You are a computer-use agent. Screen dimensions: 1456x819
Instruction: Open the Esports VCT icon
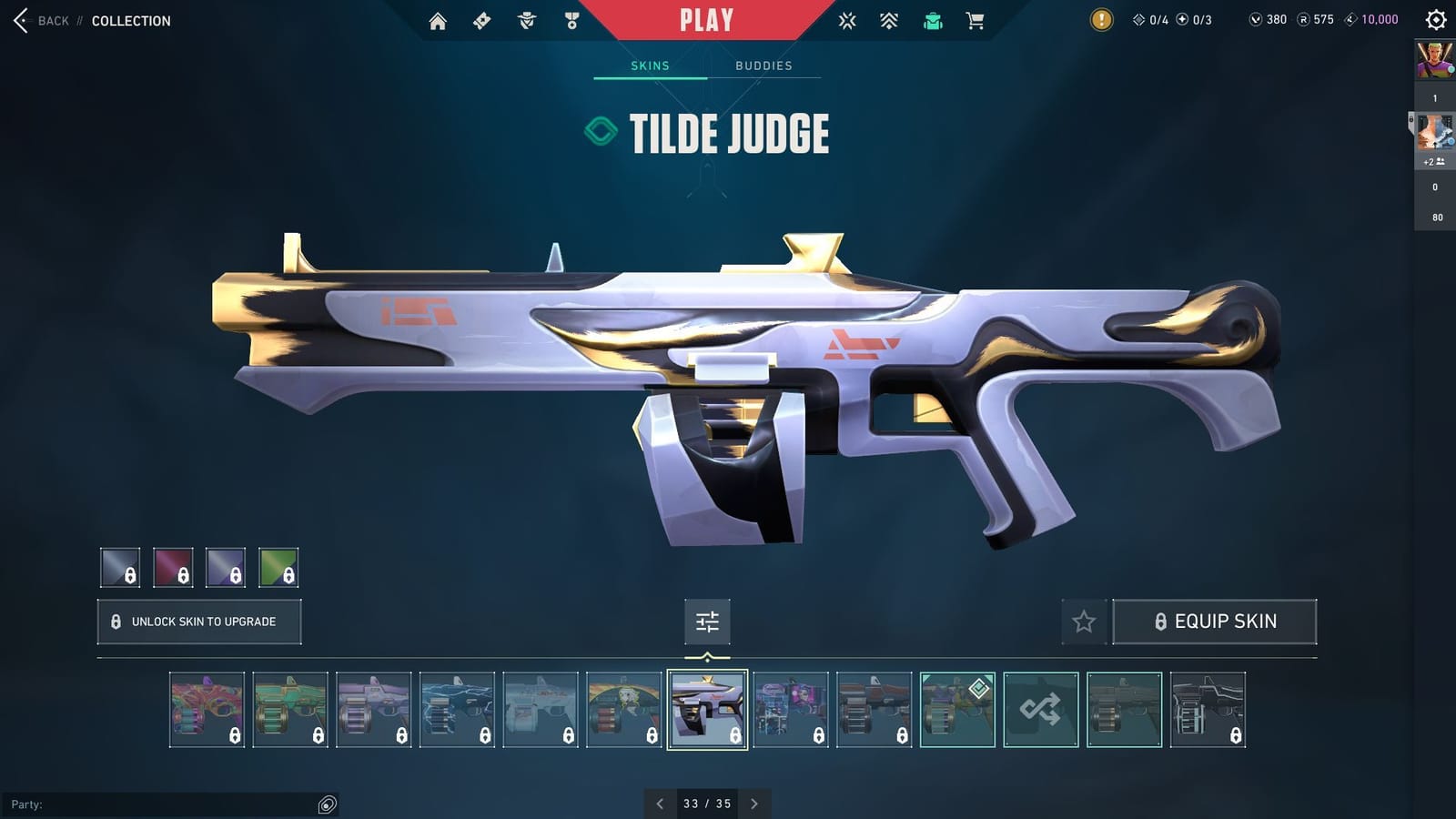[x=848, y=20]
